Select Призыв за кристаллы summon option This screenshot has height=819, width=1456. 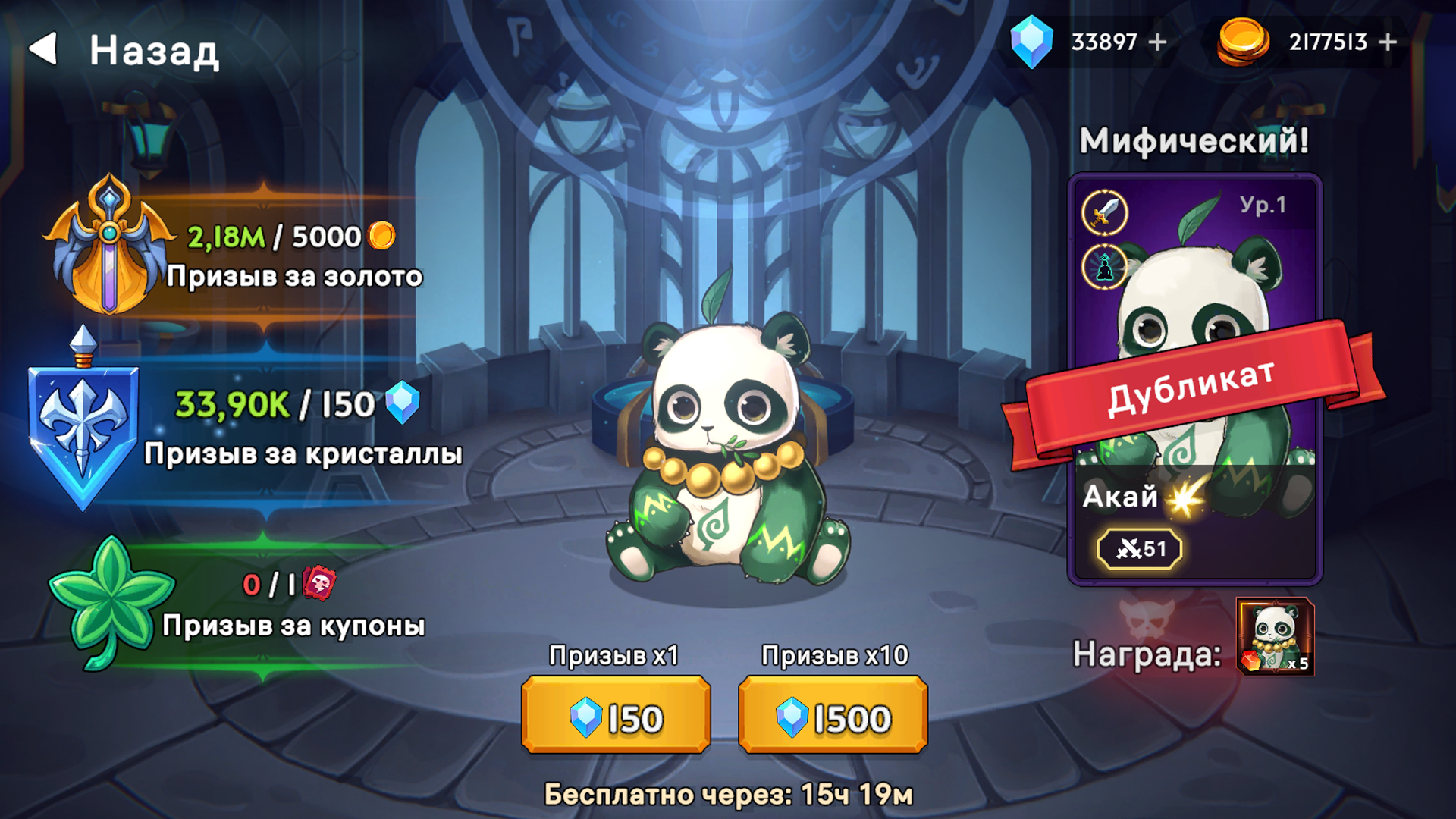point(243,425)
